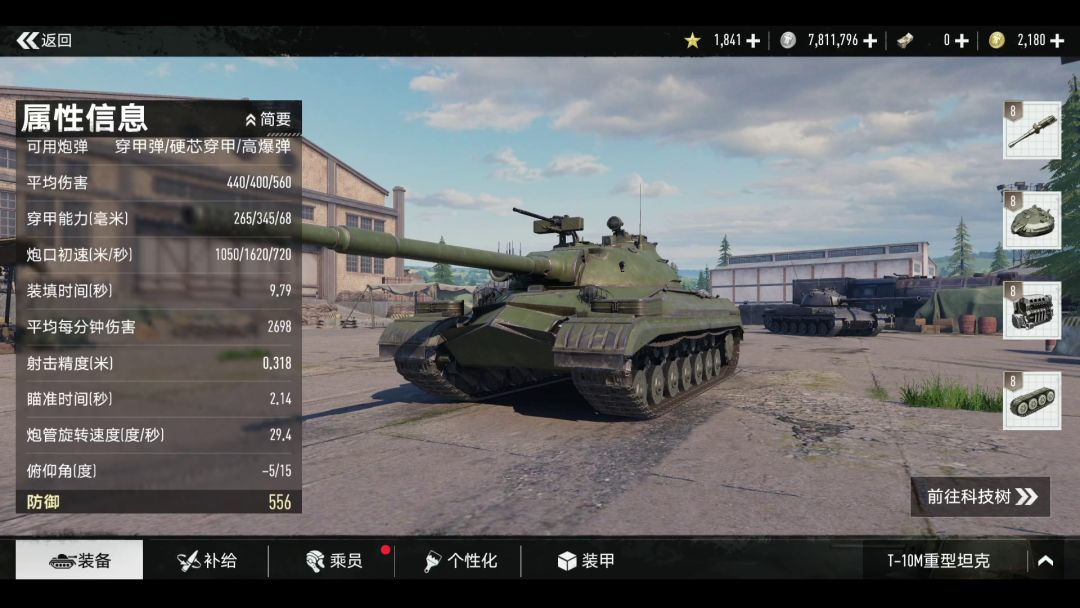Open the tech tree via 前往科技树
This screenshot has height=608, width=1080.
pyautogui.click(x=980, y=497)
